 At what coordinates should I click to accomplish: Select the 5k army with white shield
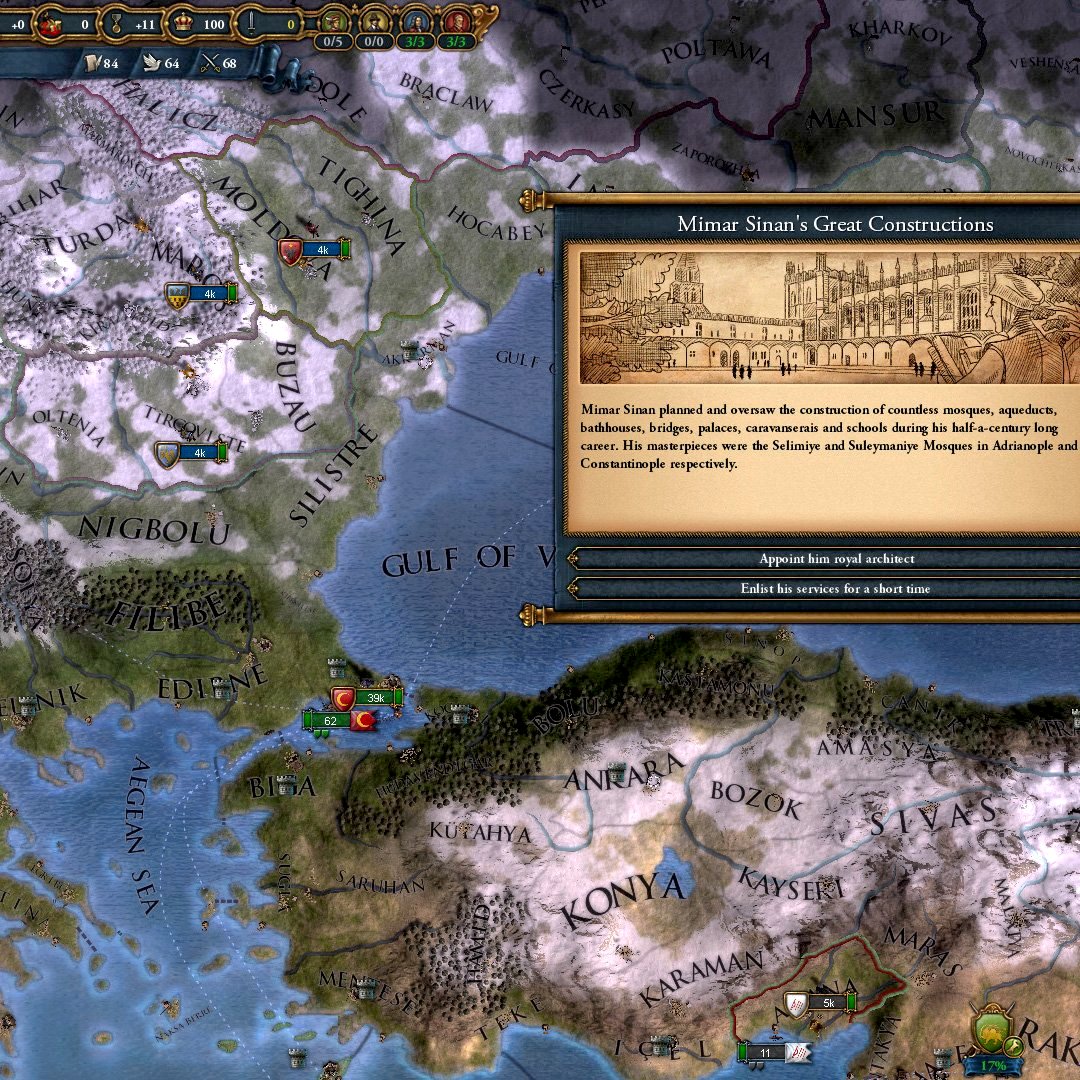(822, 1002)
